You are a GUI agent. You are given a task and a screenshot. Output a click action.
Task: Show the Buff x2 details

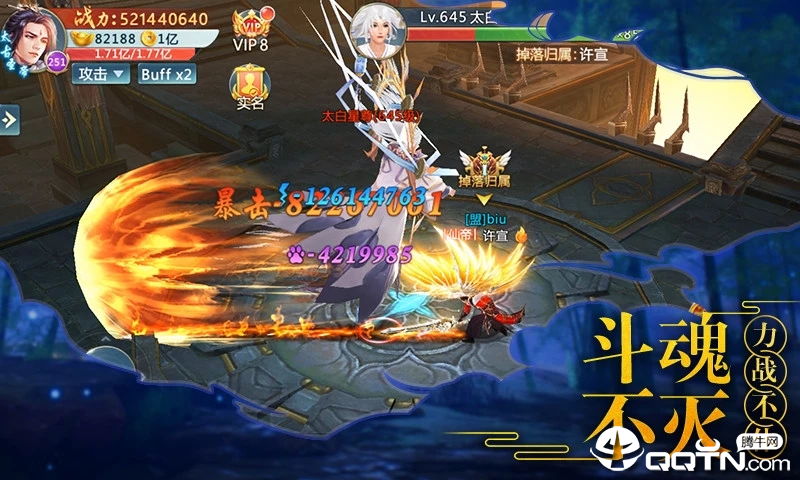(x=166, y=73)
